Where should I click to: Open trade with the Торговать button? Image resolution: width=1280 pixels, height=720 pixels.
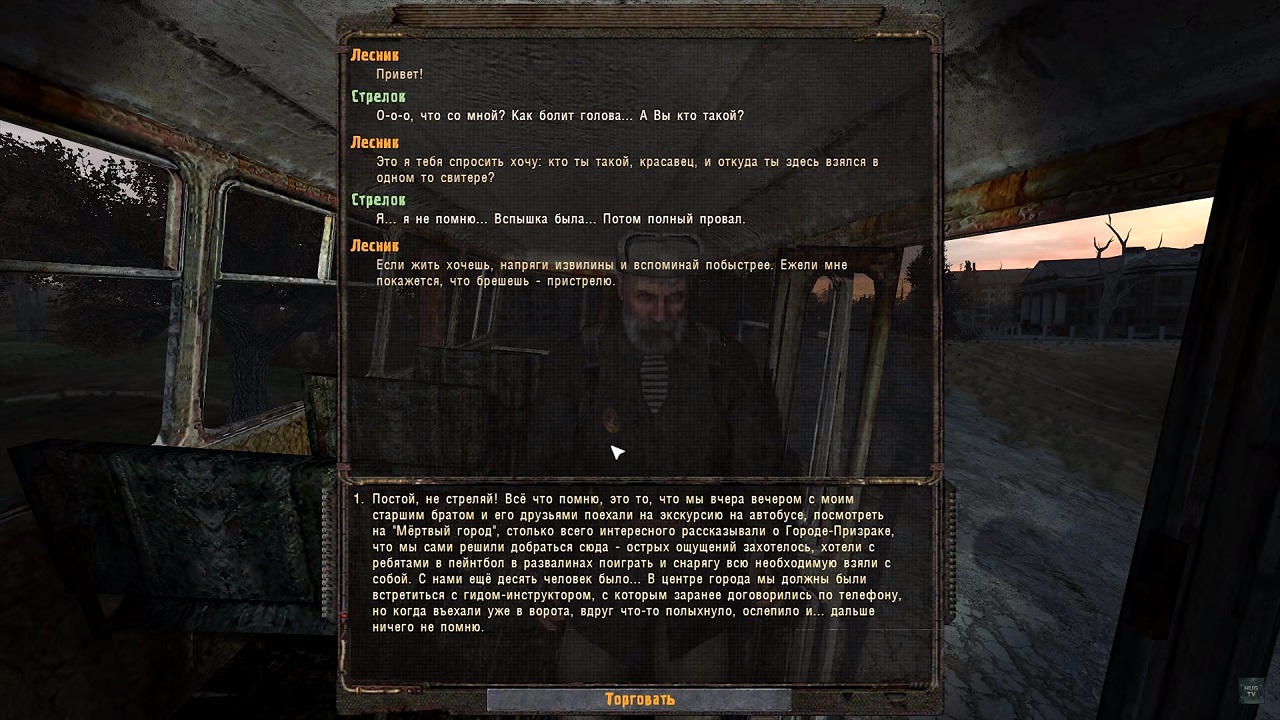tap(639, 699)
